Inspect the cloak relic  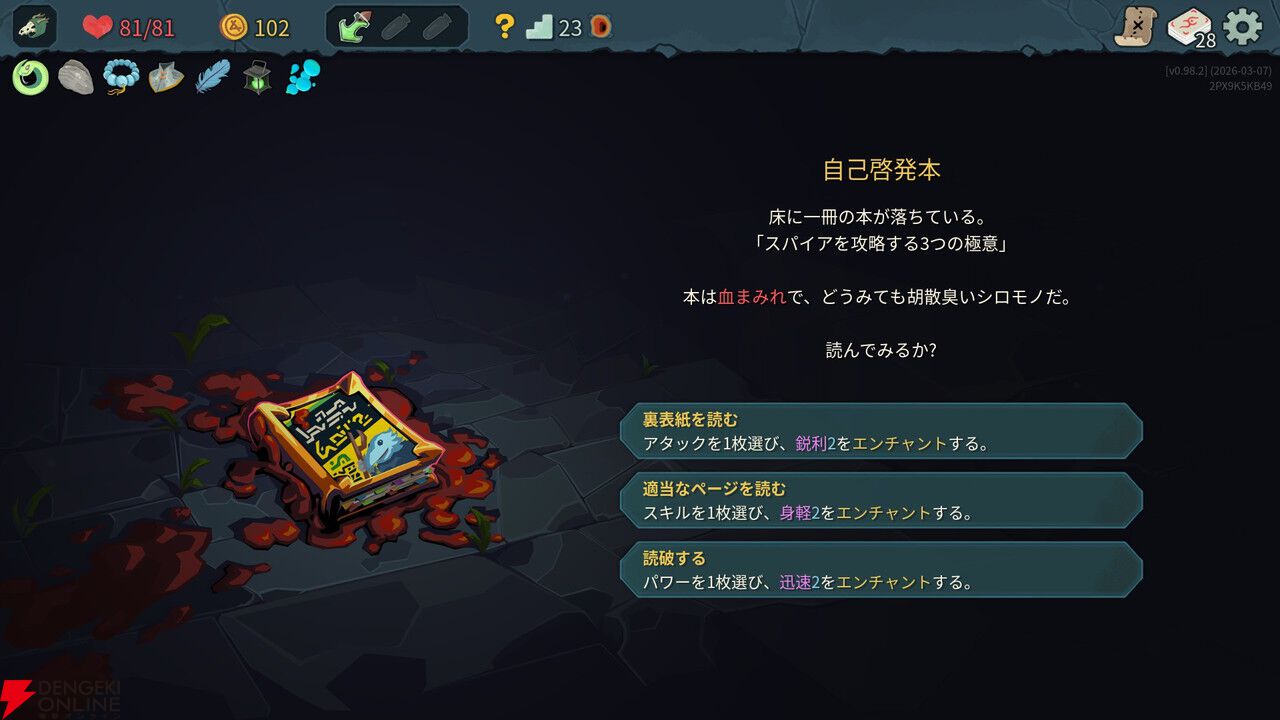(165, 75)
